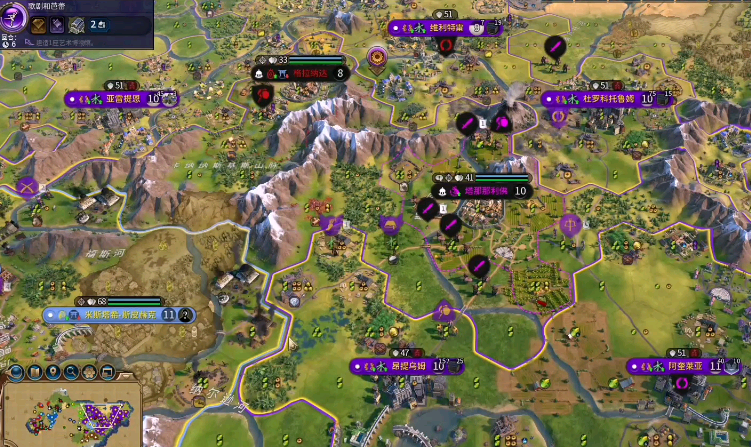Open the map search magnifier button
This screenshot has width=751, height=447.
pyautogui.click(x=71, y=372)
